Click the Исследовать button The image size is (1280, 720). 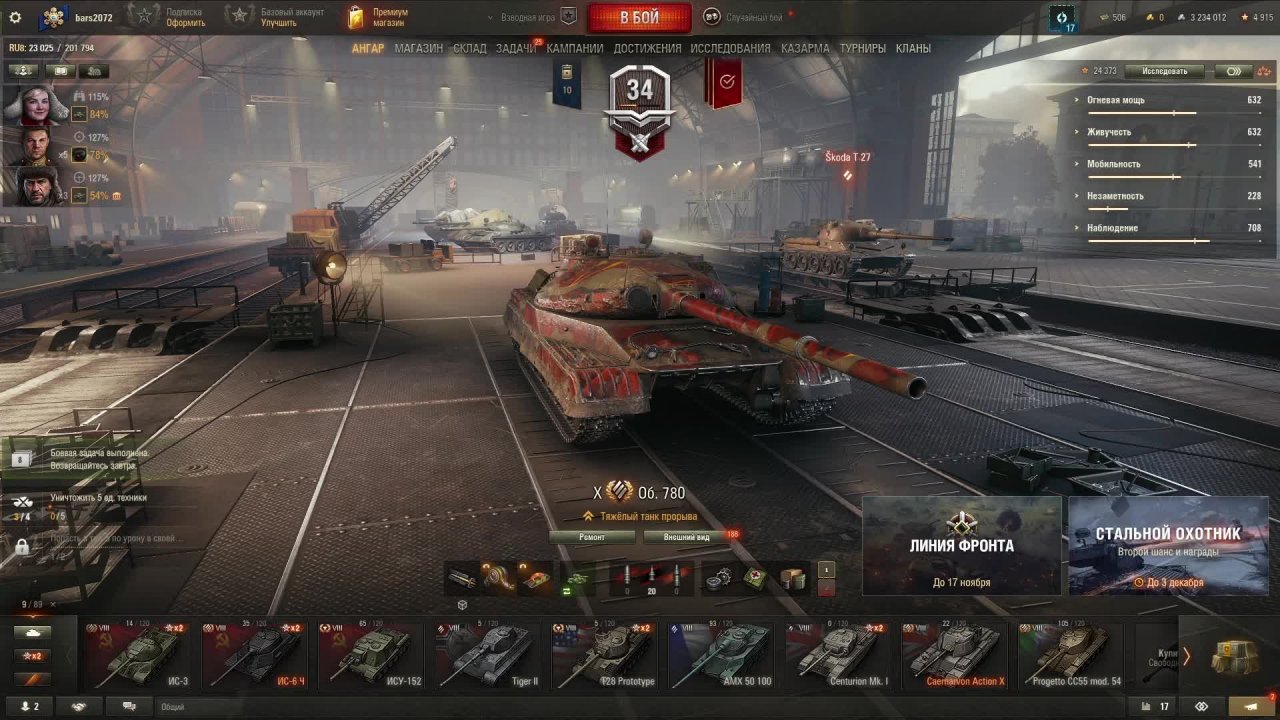click(1163, 71)
